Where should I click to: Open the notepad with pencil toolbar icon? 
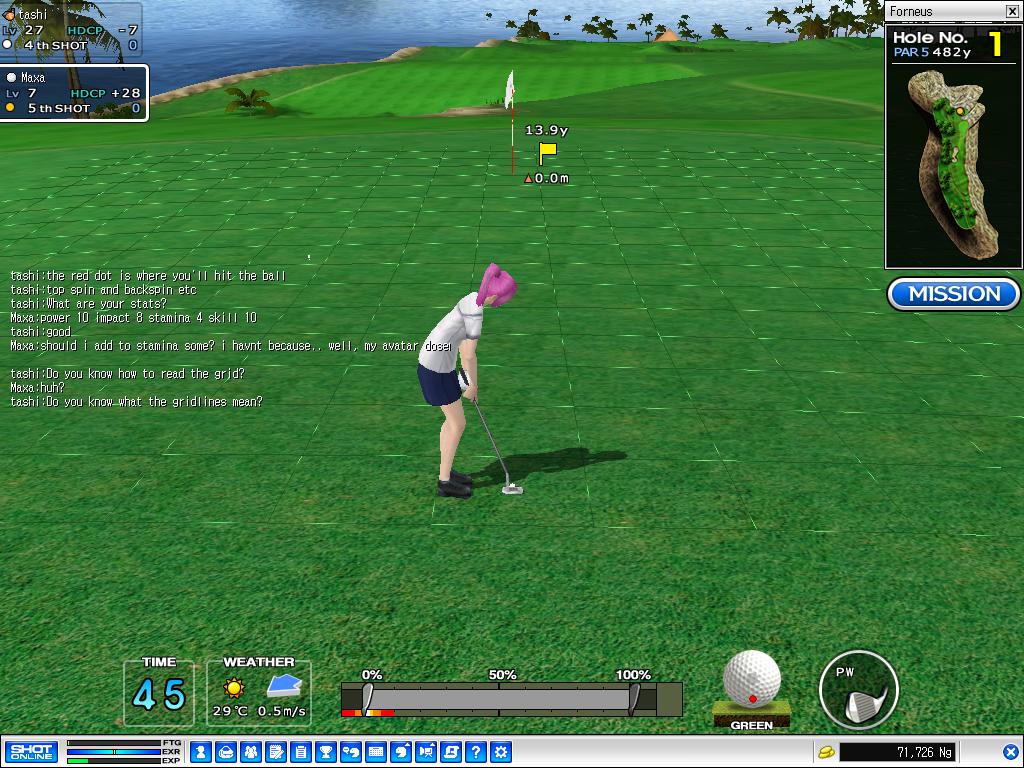pyautogui.click(x=276, y=752)
